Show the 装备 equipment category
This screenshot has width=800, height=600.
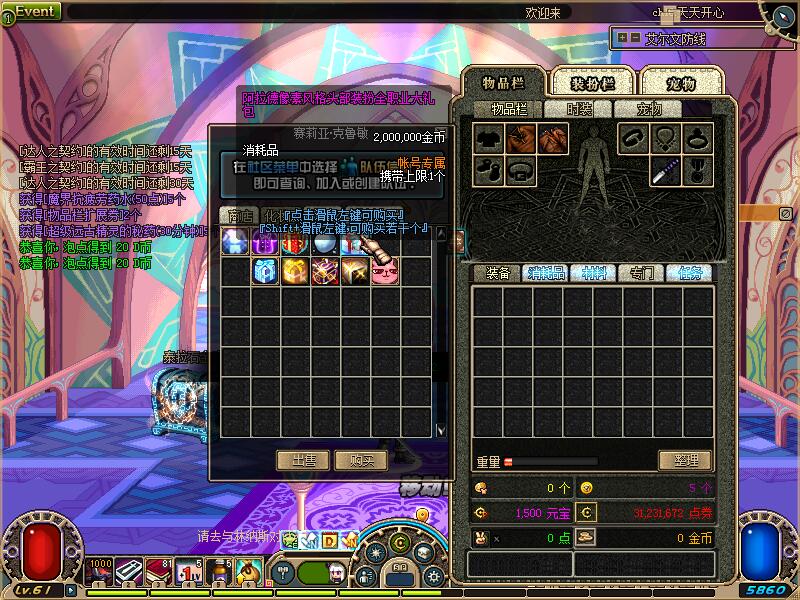pyautogui.click(x=497, y=272)
